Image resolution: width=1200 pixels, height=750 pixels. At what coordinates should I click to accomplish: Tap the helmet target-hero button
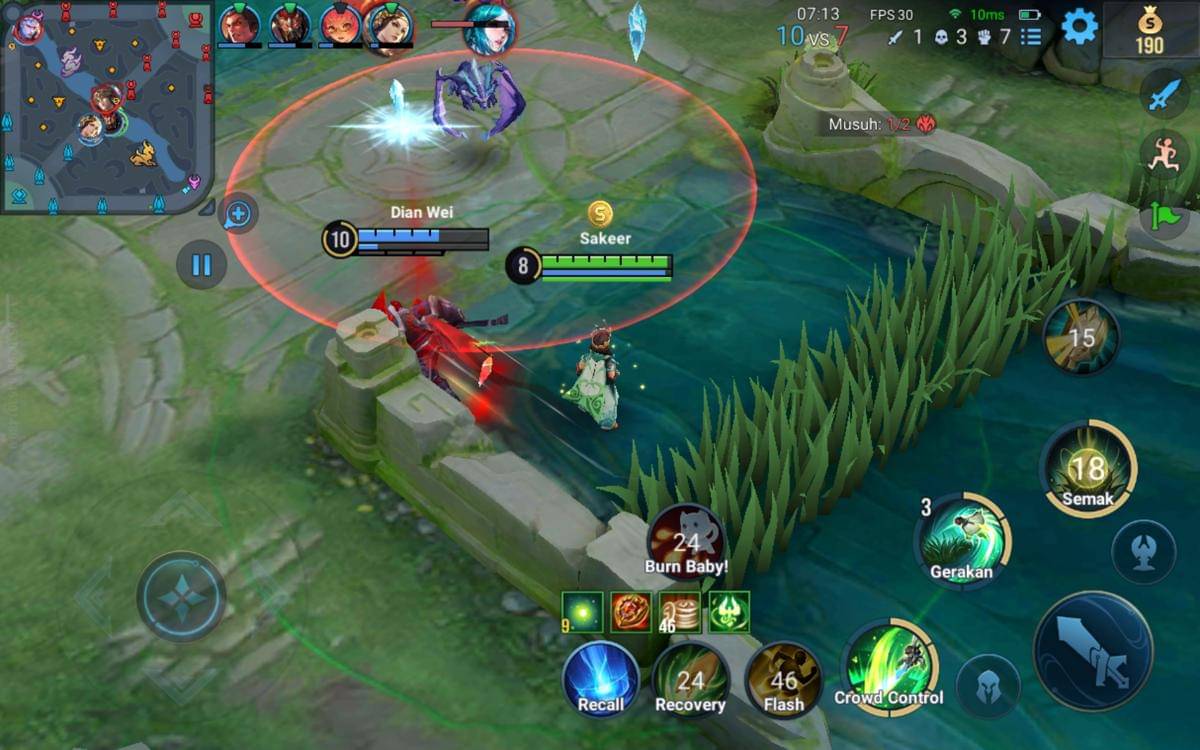tap(988, 686)
